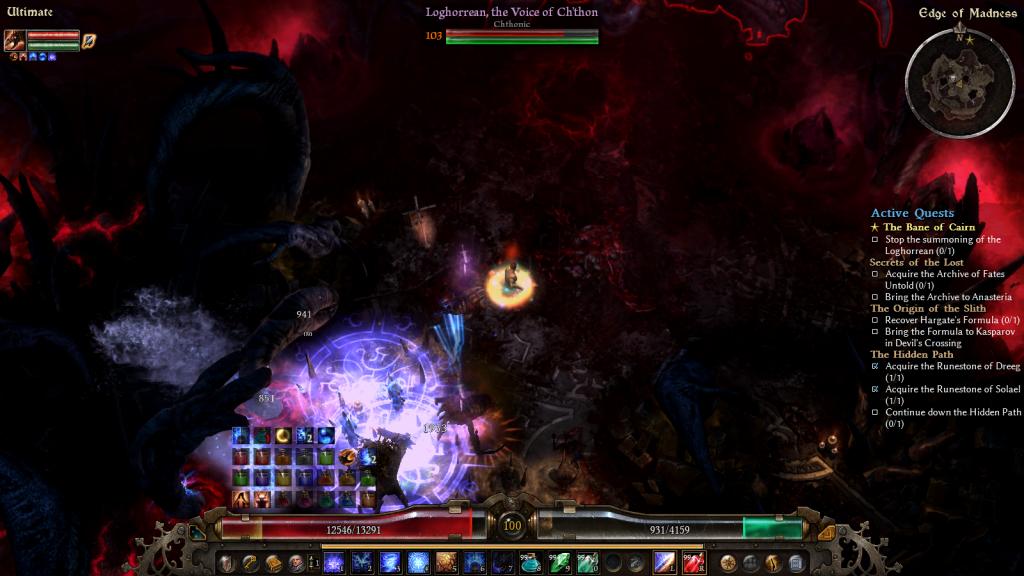Open the quest journal book icon
This screenshot has height=576, width=1024.
point(272,563)
